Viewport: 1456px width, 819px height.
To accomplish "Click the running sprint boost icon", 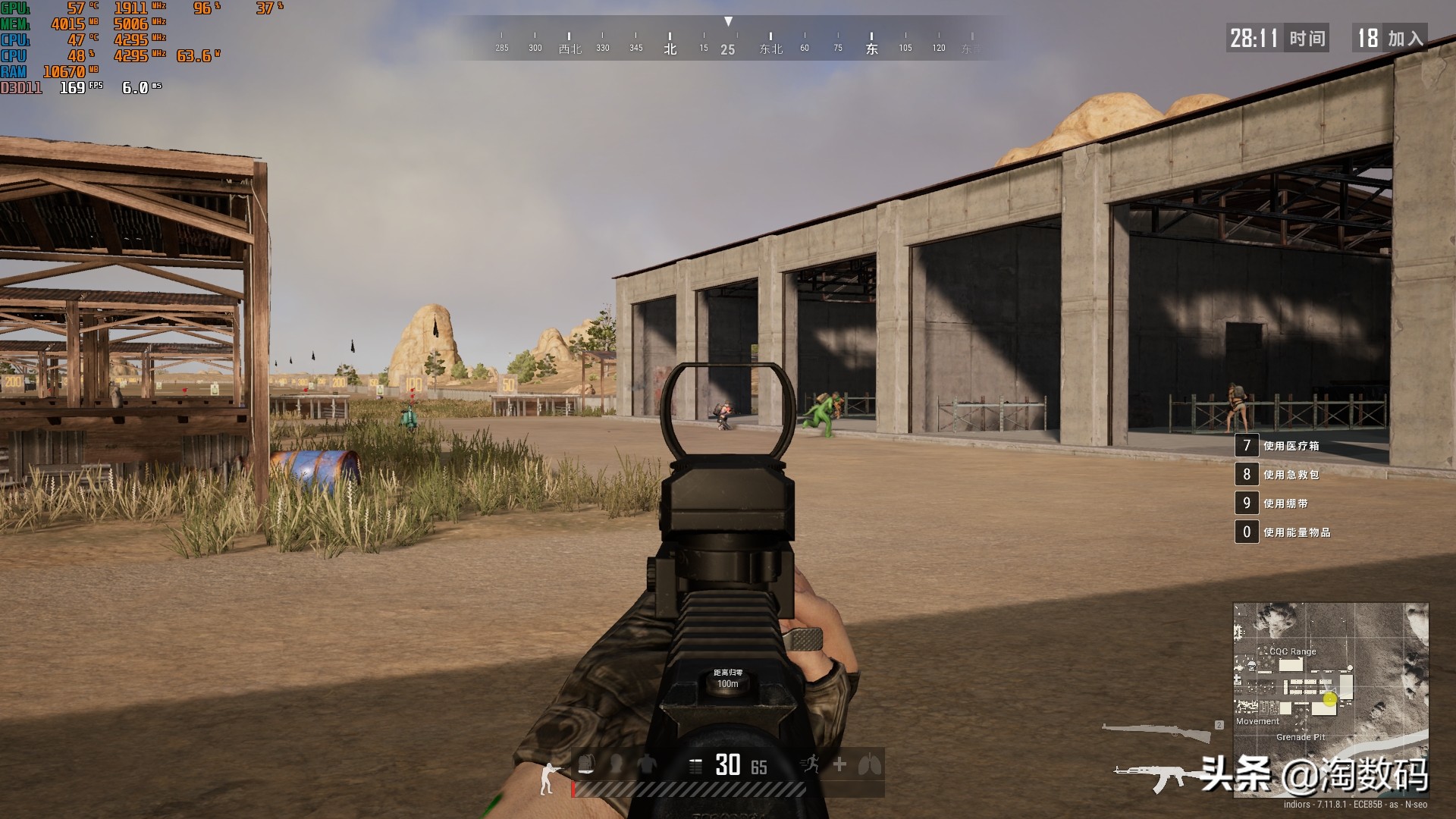I will (810, 764).
